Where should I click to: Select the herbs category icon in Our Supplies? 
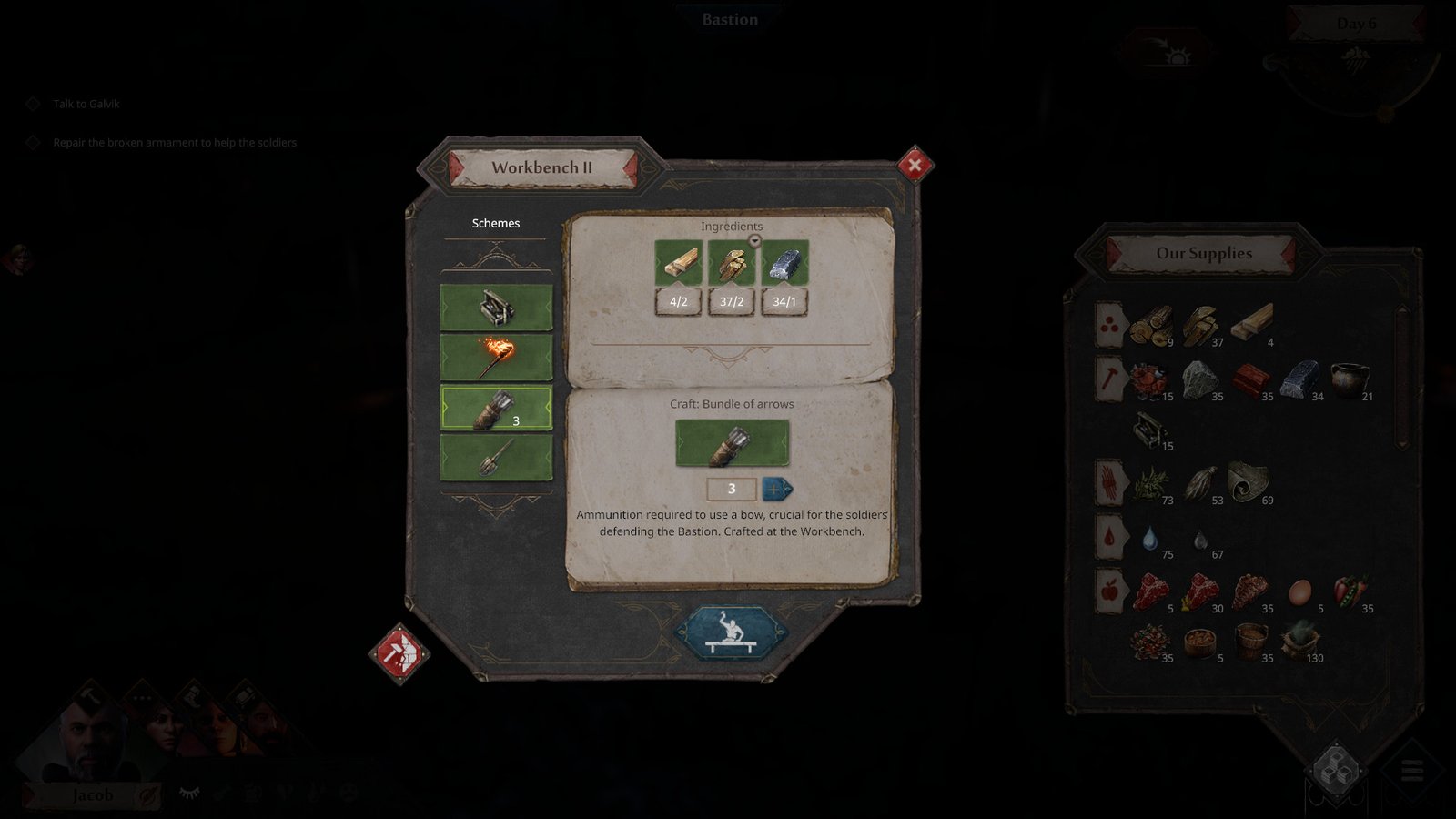click(x=1108, y=481)
